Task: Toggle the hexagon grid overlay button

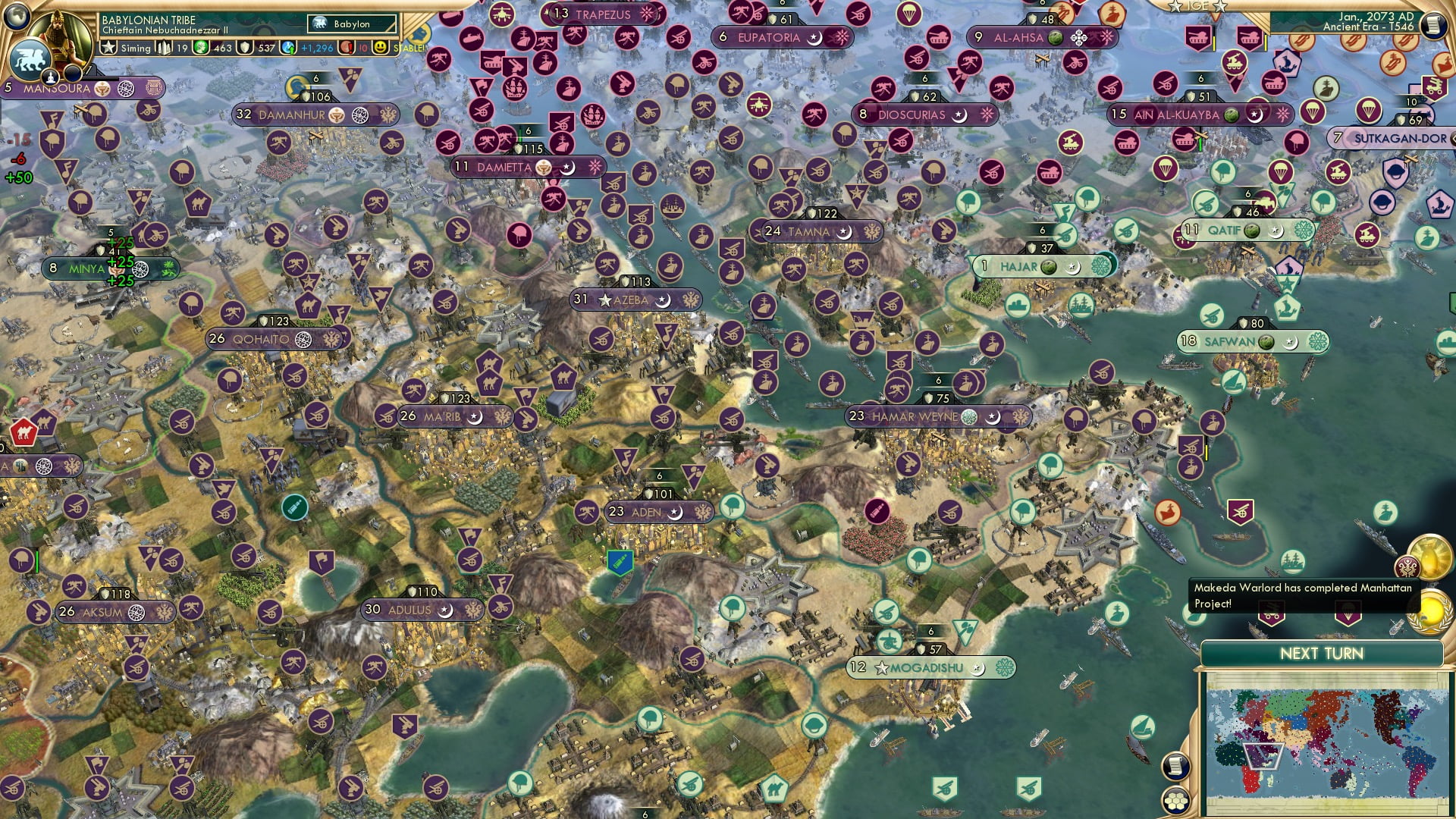Action: pos(1177,802)
